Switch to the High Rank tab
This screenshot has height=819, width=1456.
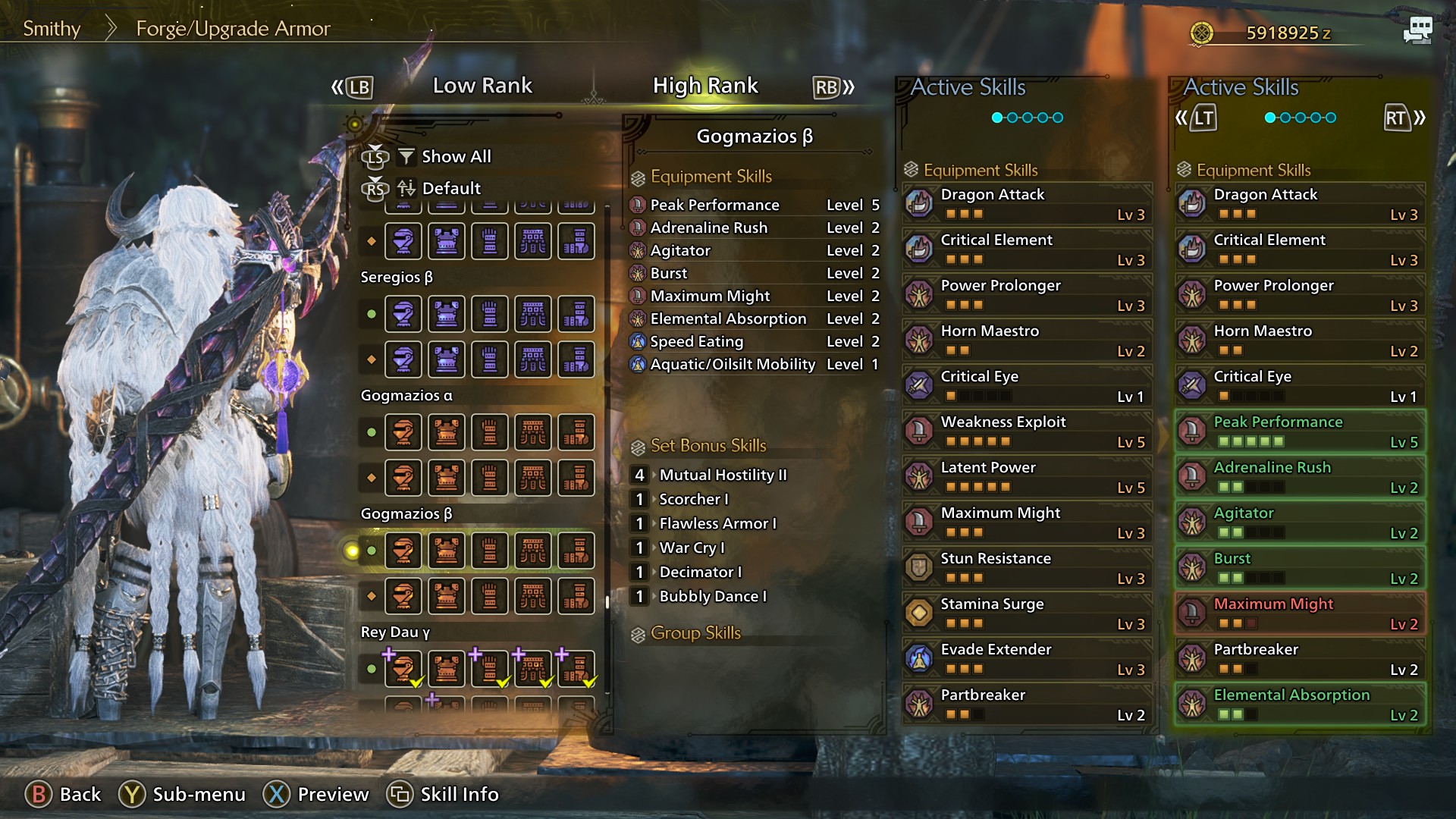(x=705, y=86)
